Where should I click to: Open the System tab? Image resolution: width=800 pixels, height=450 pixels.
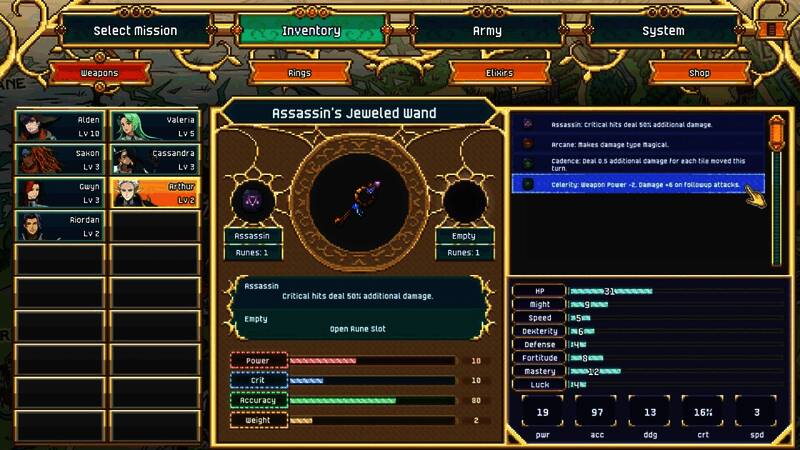point(663,30)
